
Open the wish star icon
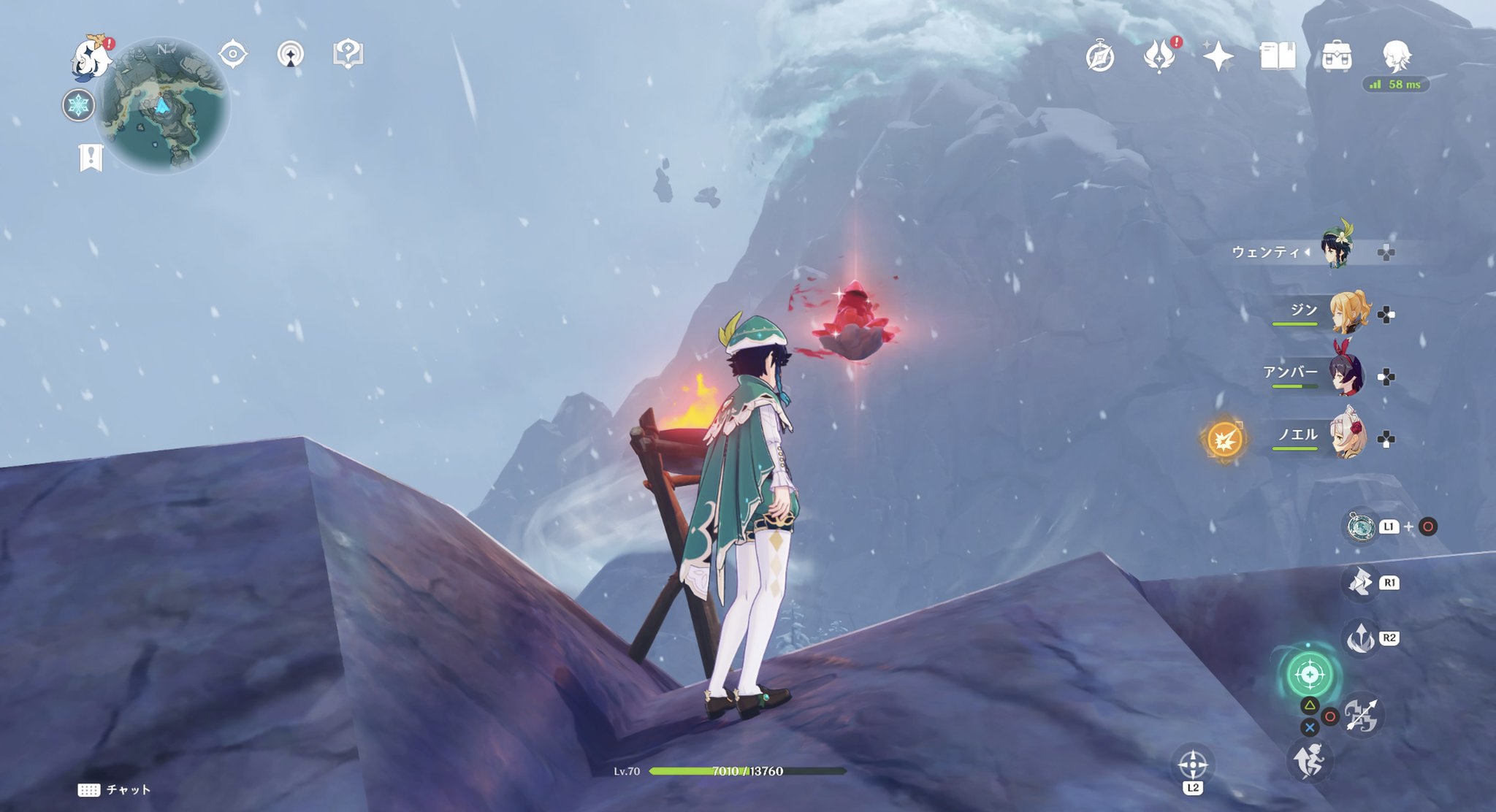pyautogui.click(x=1218, y=56)
